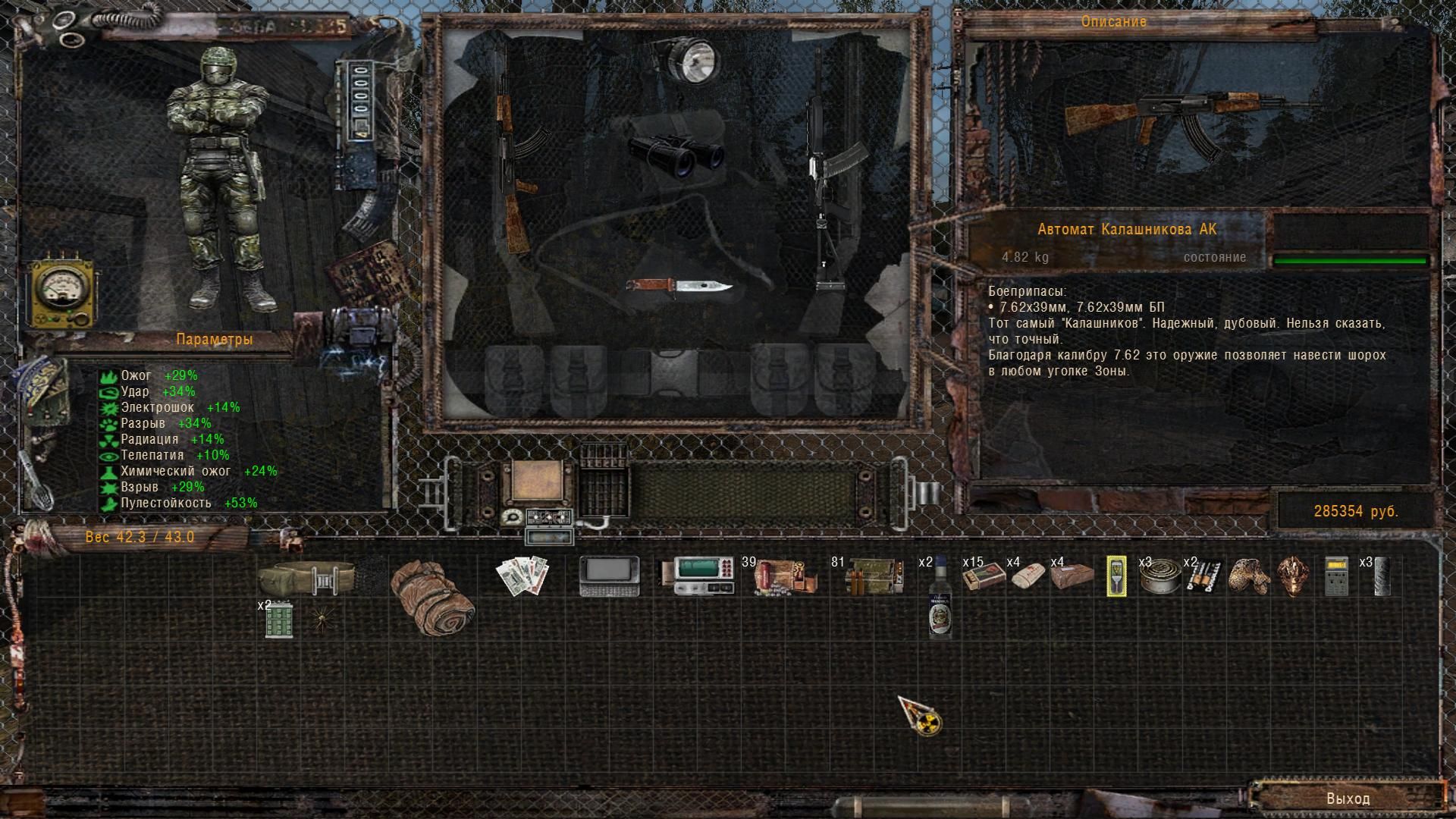Choose the stack of banknotes
Viewport: 1456px width, 819px height.
(522, 576)
